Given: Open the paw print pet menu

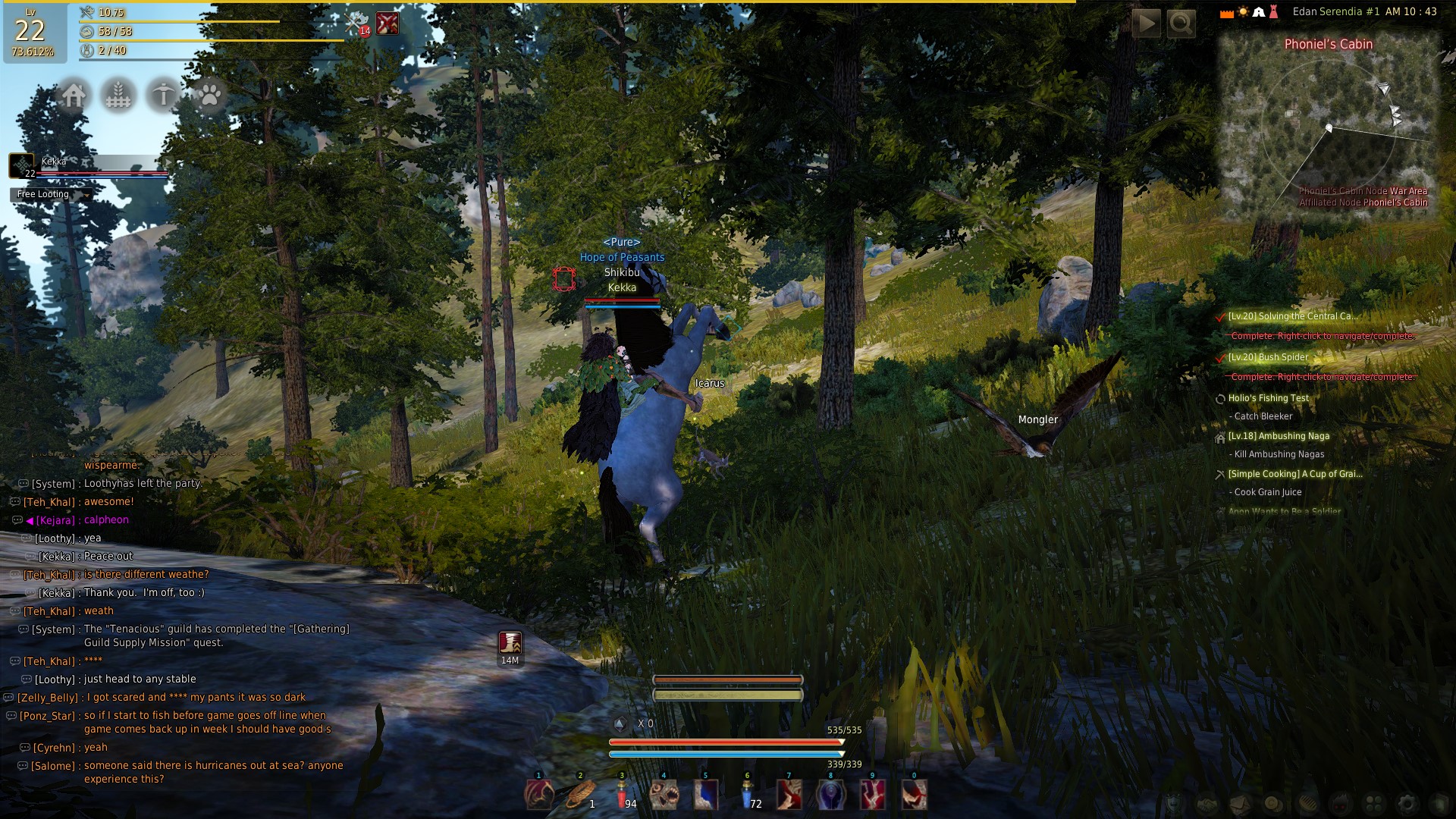Looking at the screenshot, I should pos(209,96).
